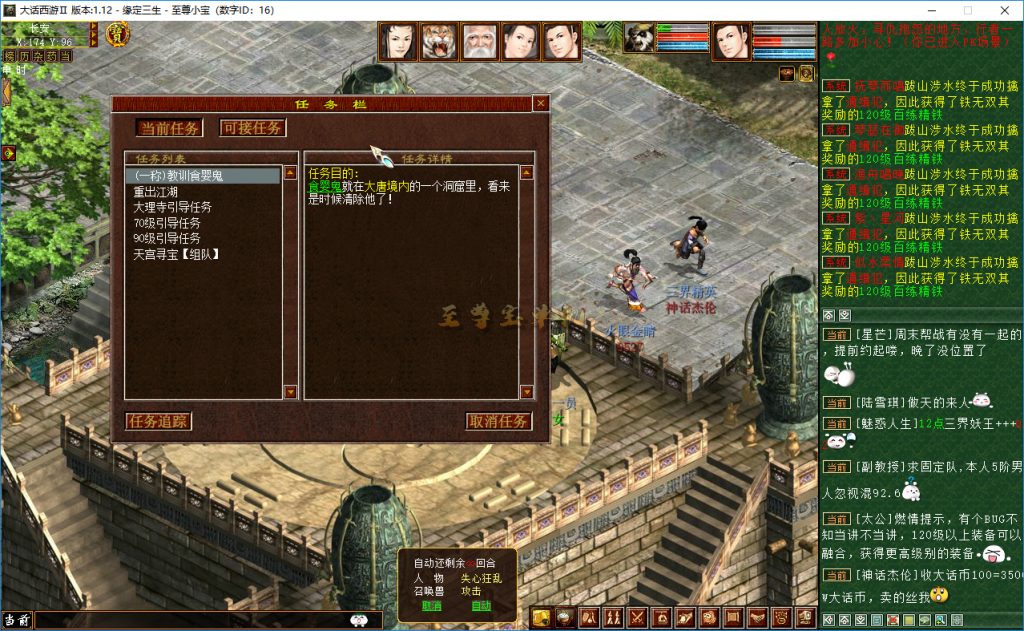Choose the 大理寺引导任务 quest
Screen dimensions: 1024x631
point(173,207)
